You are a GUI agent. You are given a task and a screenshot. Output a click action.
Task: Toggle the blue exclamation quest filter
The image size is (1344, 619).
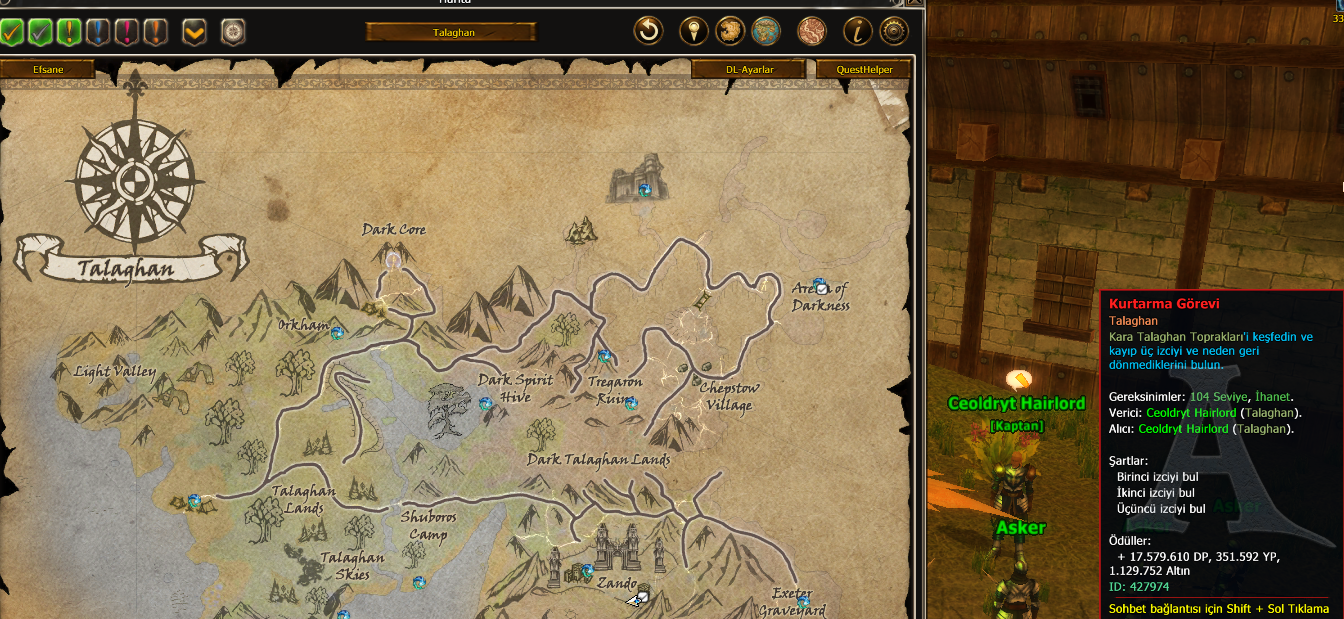98,32
